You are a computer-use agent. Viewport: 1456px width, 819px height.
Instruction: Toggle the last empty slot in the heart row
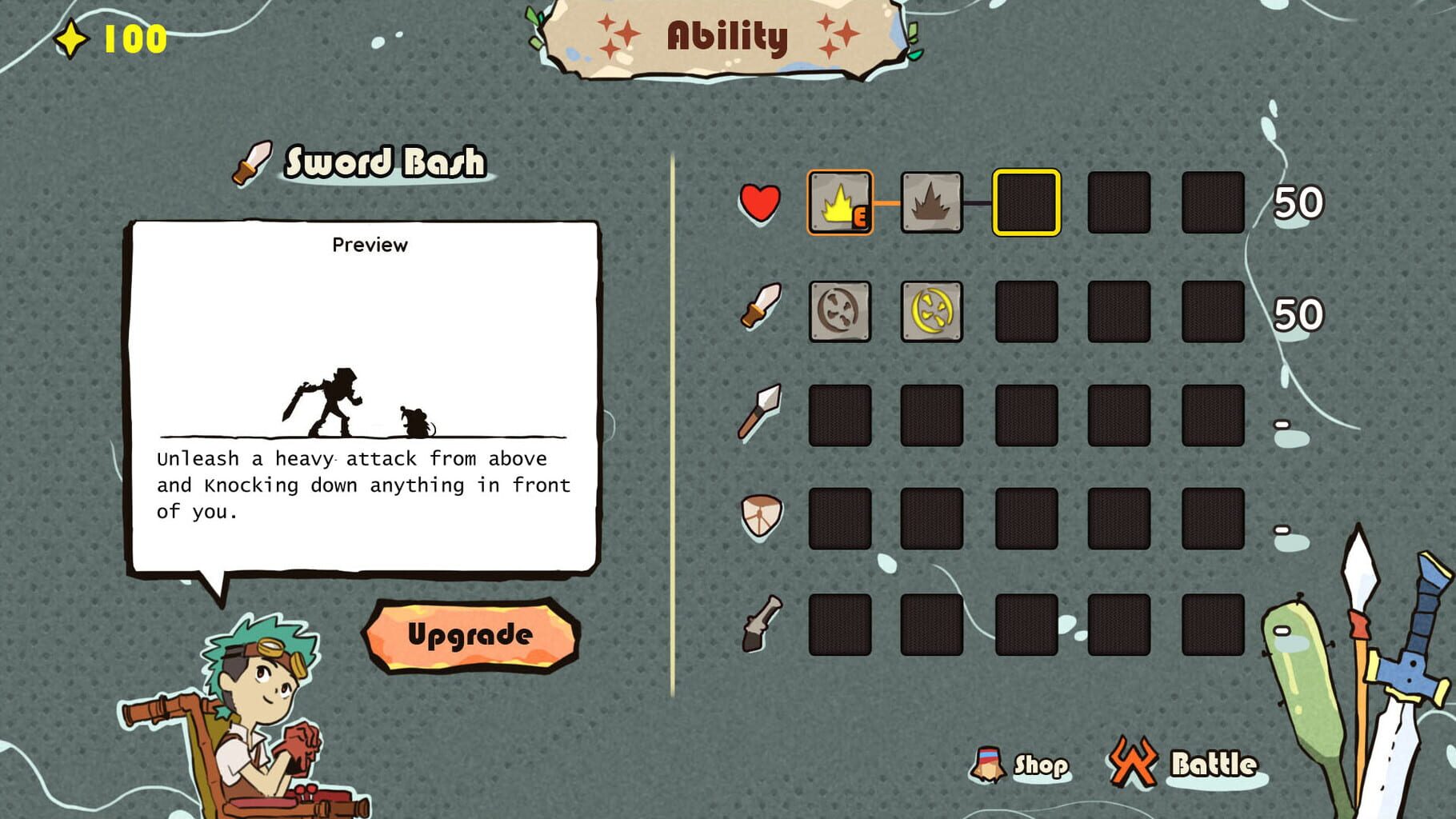[x=1214, y=203]
